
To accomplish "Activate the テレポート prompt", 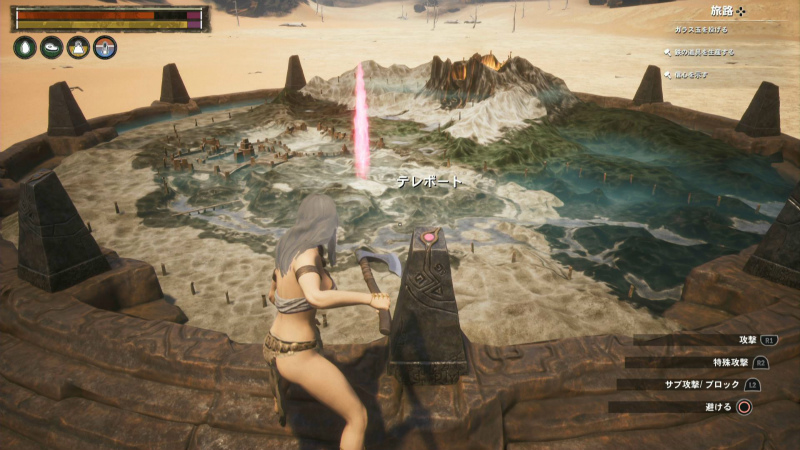I will click(x=429, y=181).
